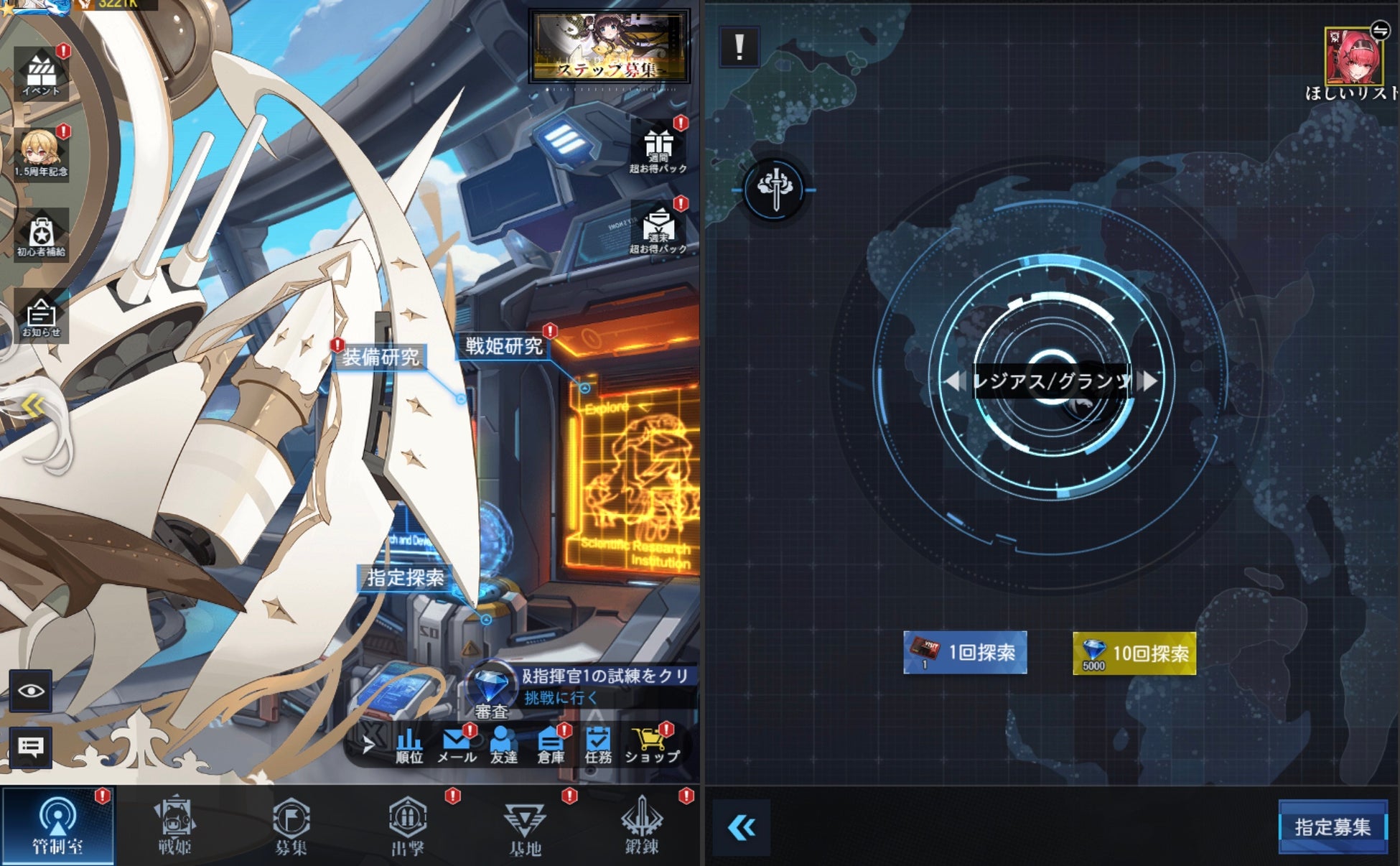This screenshot has width=1400, height=866.
Task: Open 初心者補給 beginner supply bag
Action: [x=41, y=235]
